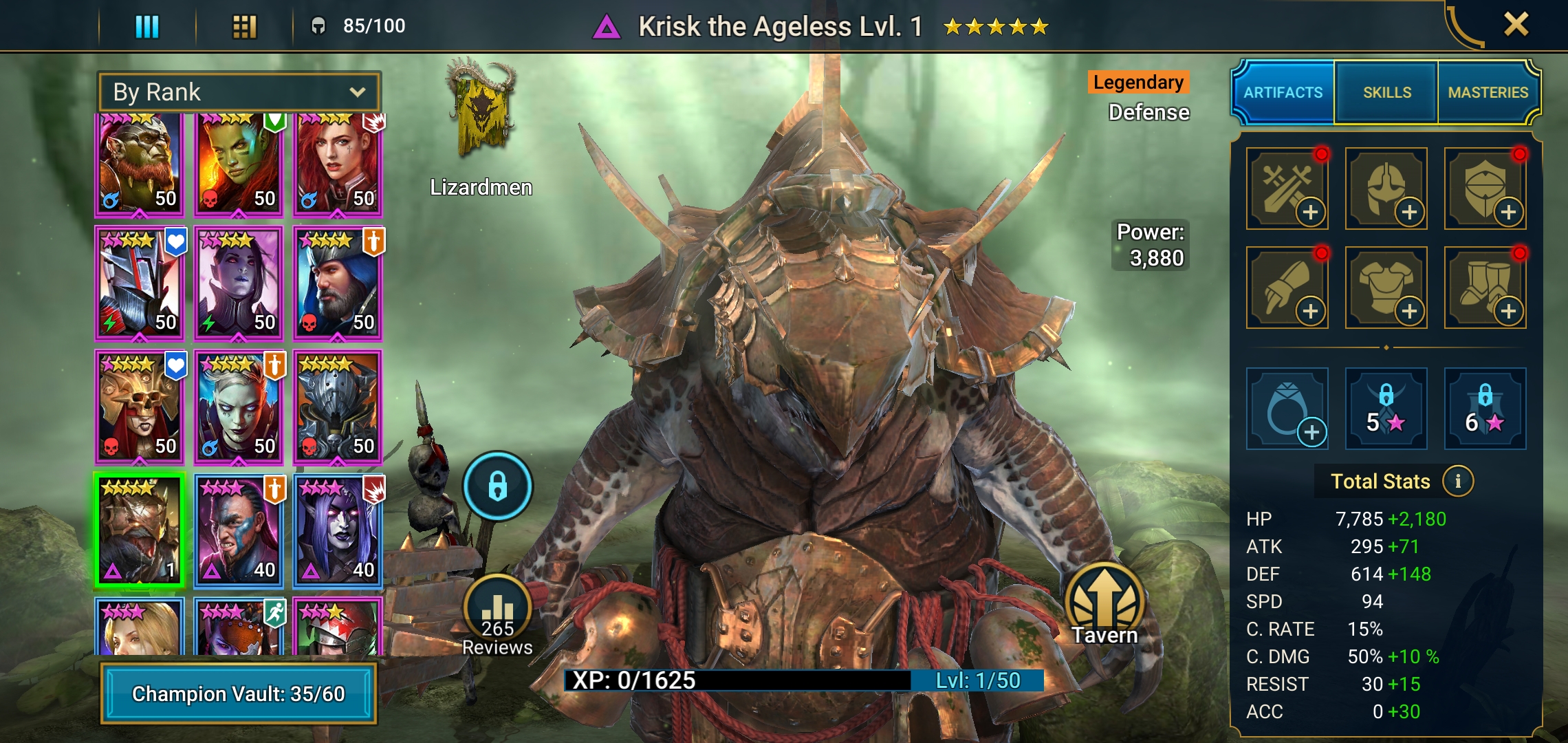Equip an item in the boots slot
The image size is (1568, 743).
tap(1485, 288)
